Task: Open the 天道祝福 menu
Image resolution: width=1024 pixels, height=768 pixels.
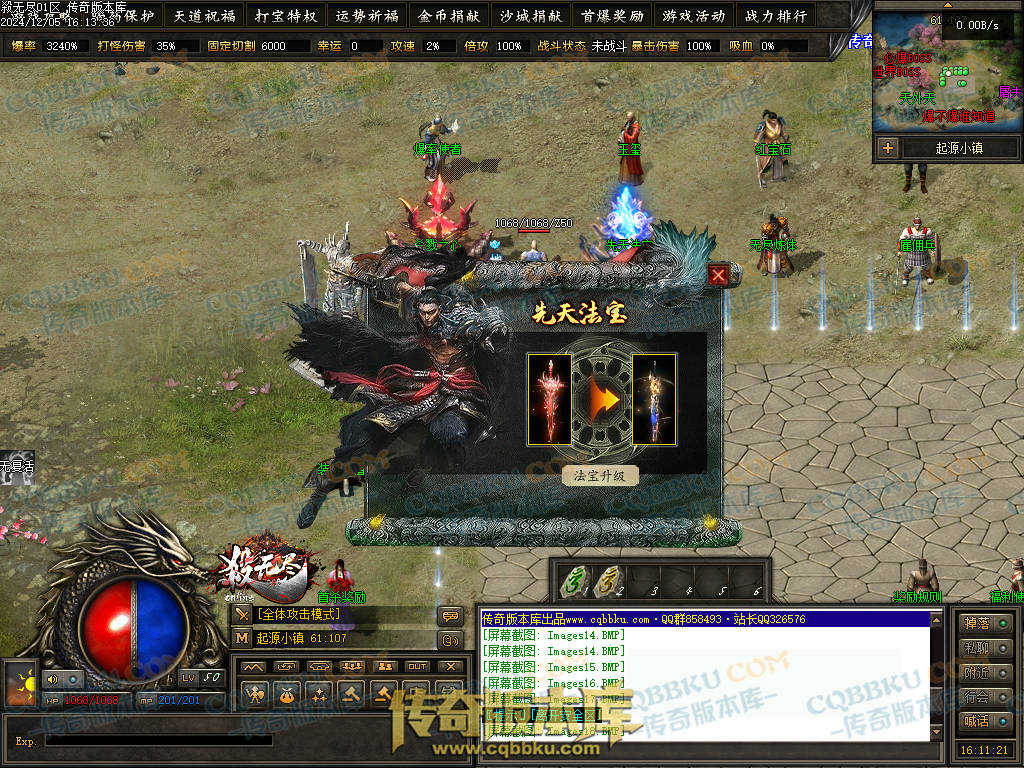Action: 203,15
